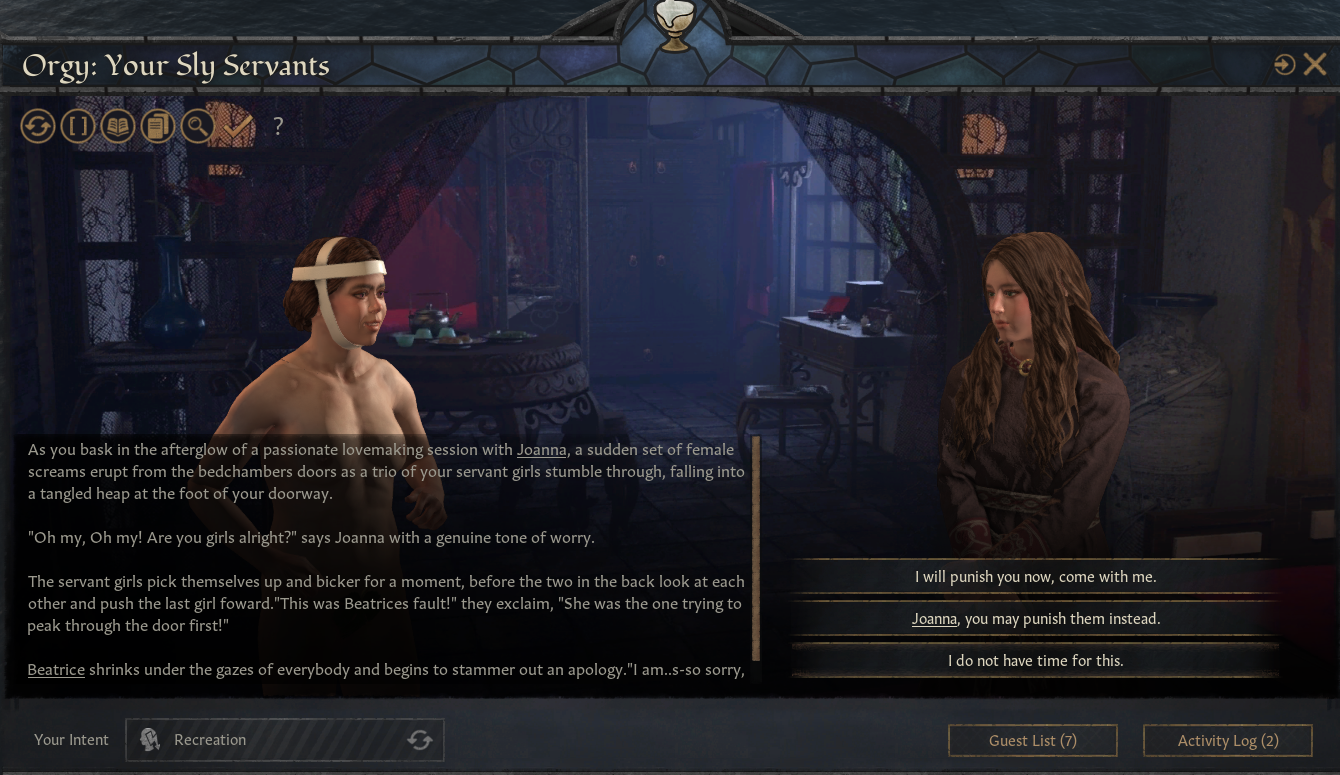Open the book localization icon

click(118, 126)
